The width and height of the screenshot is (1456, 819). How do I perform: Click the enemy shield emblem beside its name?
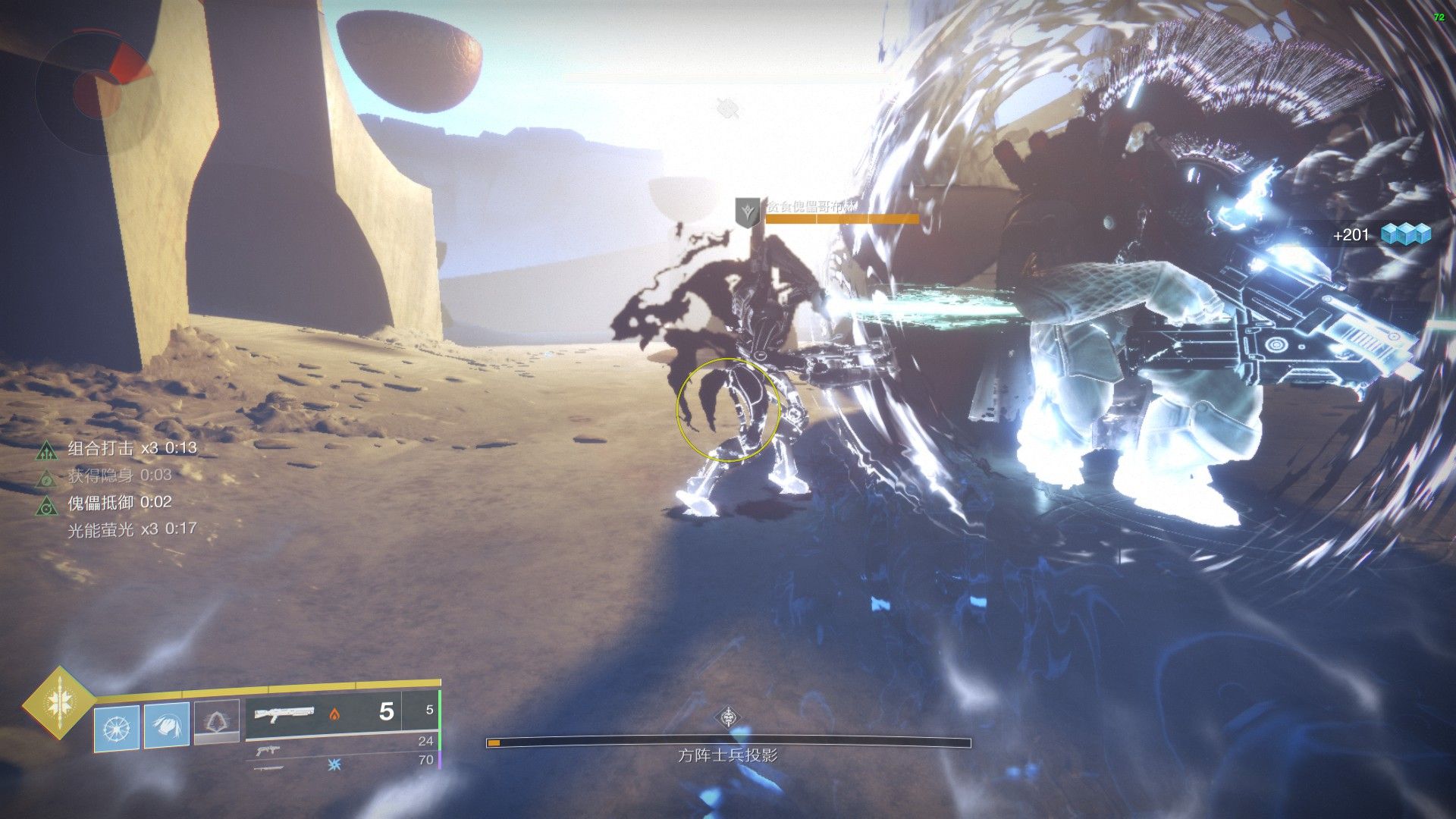pos(747,212)
